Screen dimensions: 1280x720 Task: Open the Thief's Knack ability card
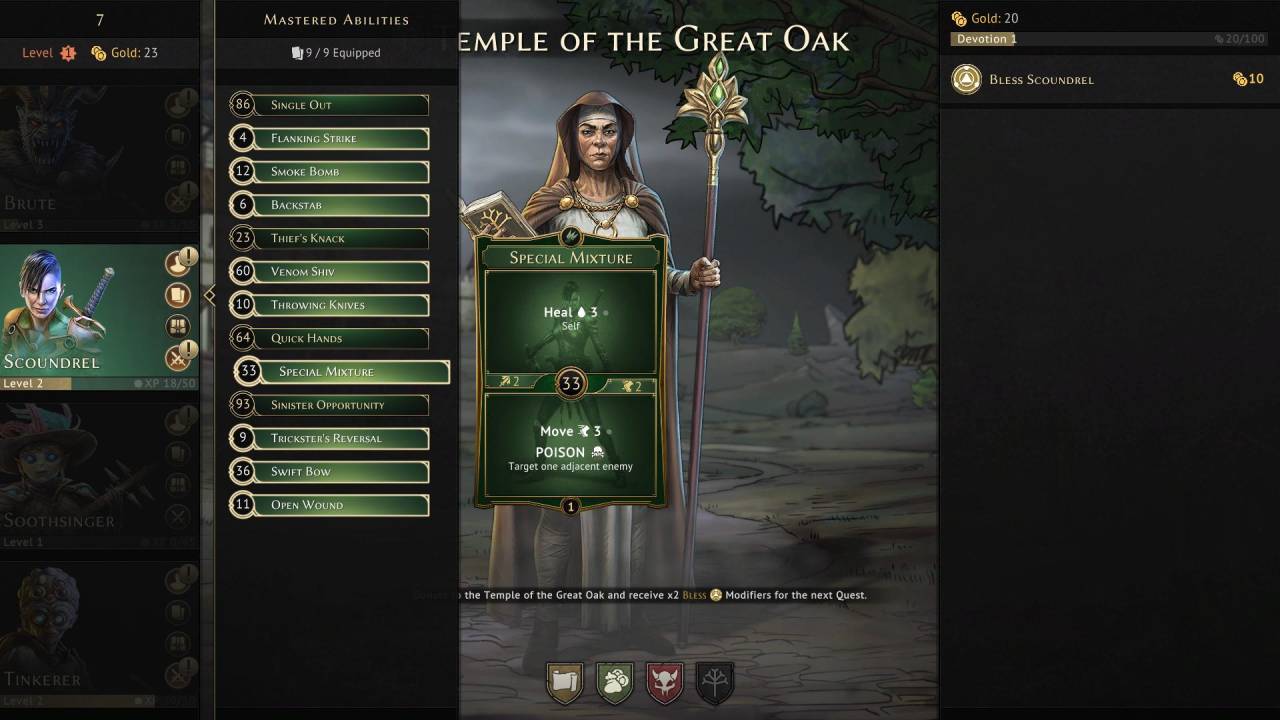(x=330, y=238)
